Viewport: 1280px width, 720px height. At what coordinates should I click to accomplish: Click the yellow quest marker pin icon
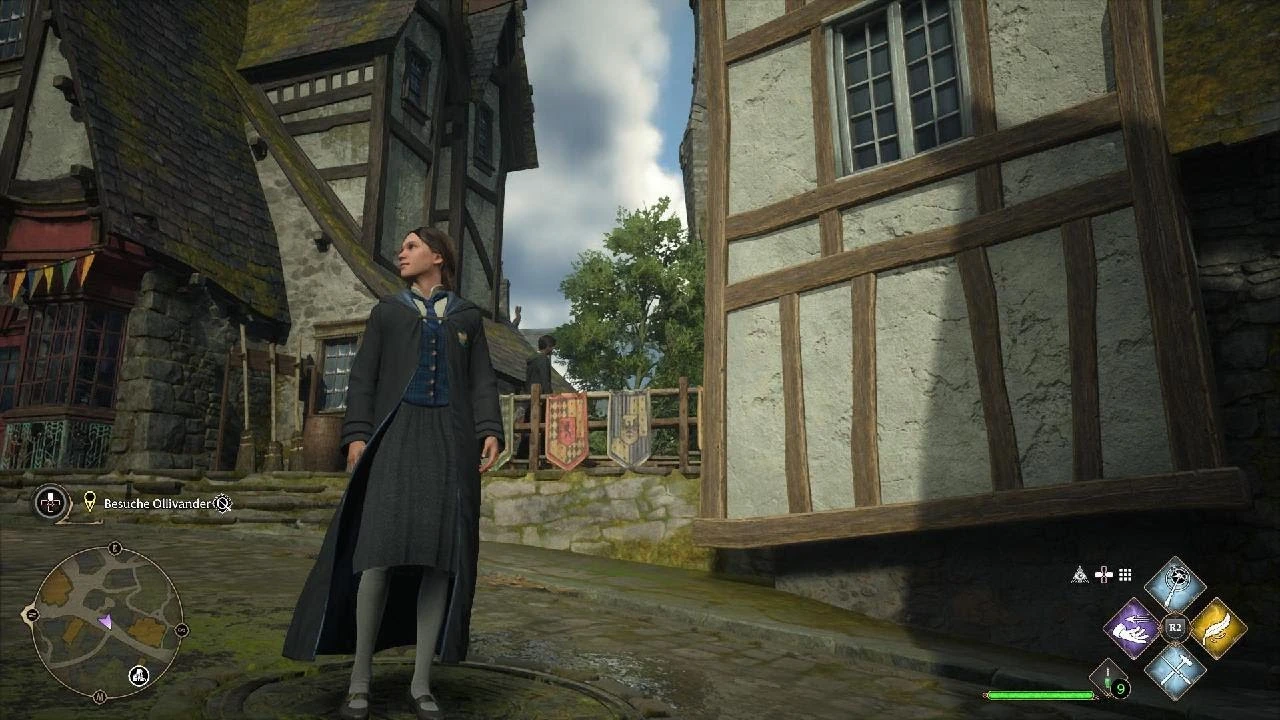coord(90,501)
